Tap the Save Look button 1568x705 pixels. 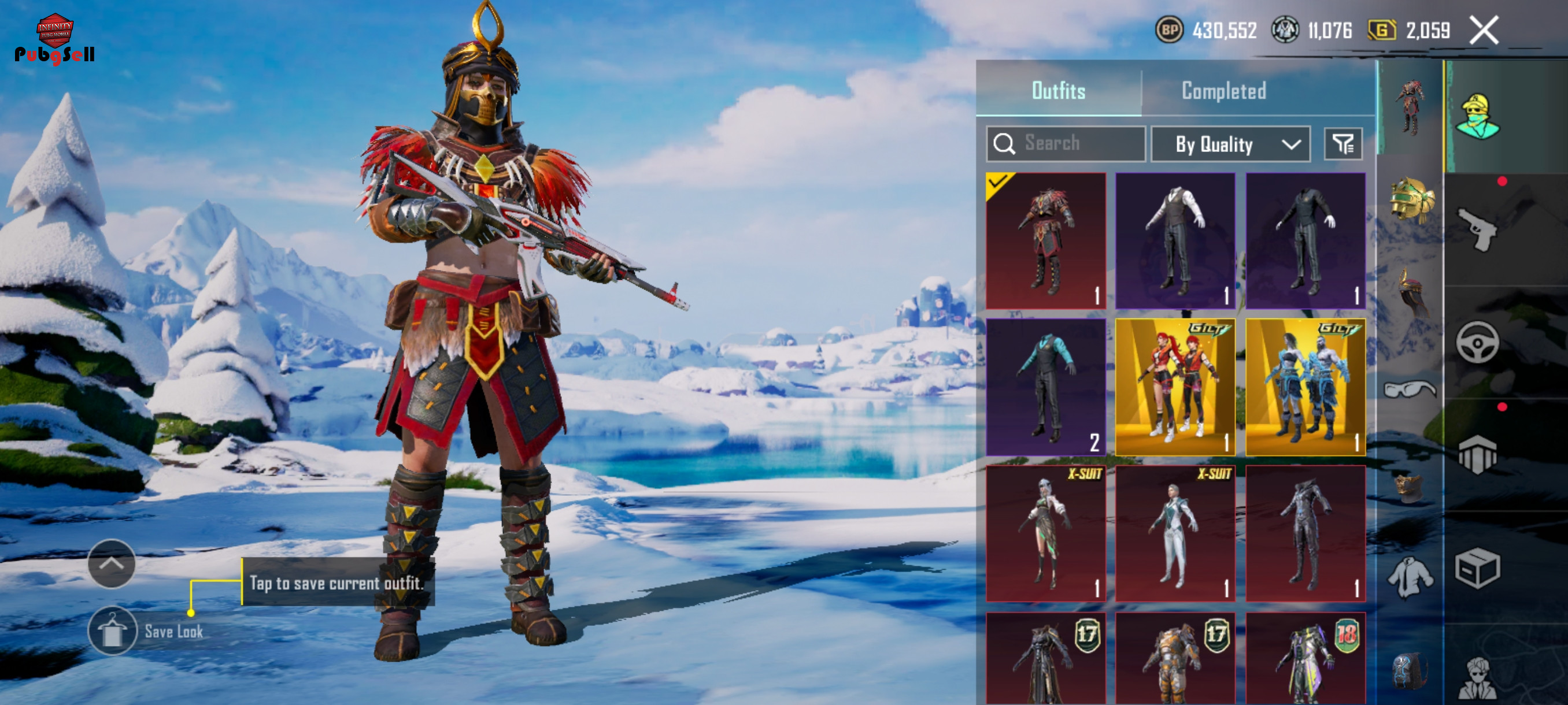[112, 631]
